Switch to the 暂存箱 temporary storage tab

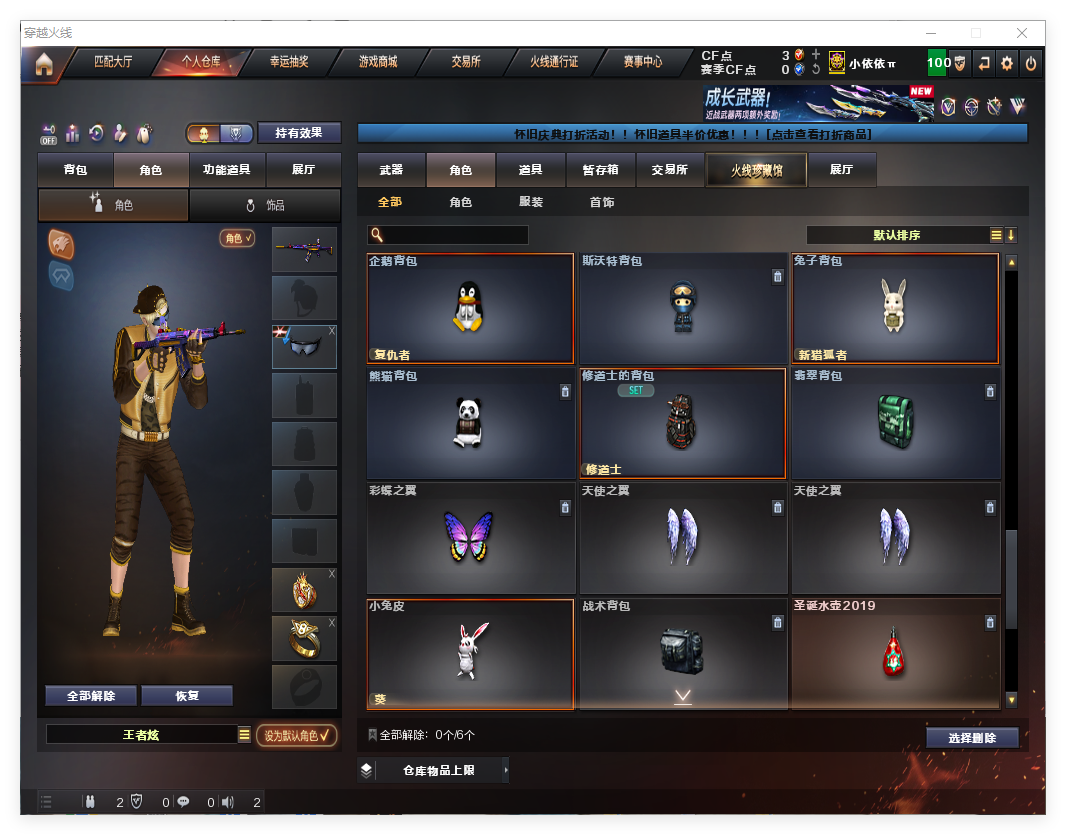600,170
